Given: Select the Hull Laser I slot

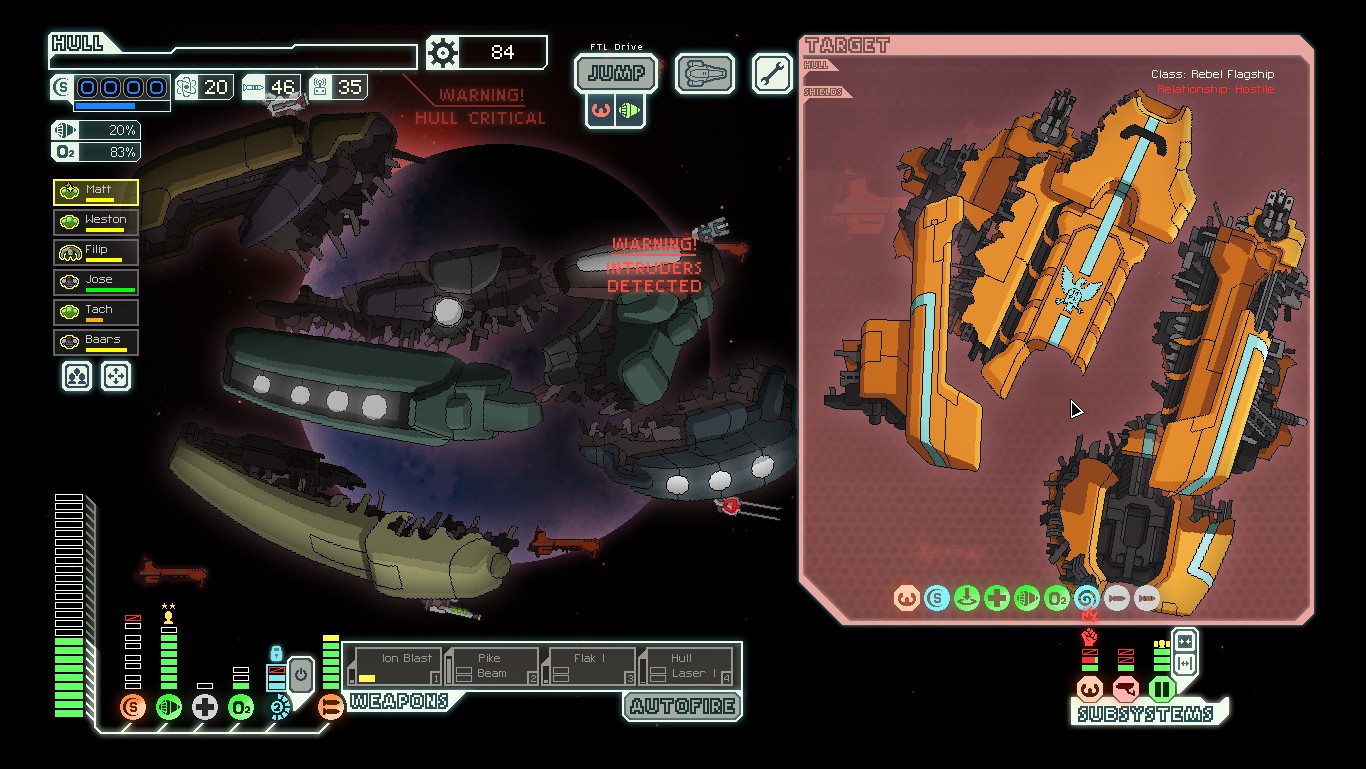Looking at the screenshot, I should click(x=684, y=666).
